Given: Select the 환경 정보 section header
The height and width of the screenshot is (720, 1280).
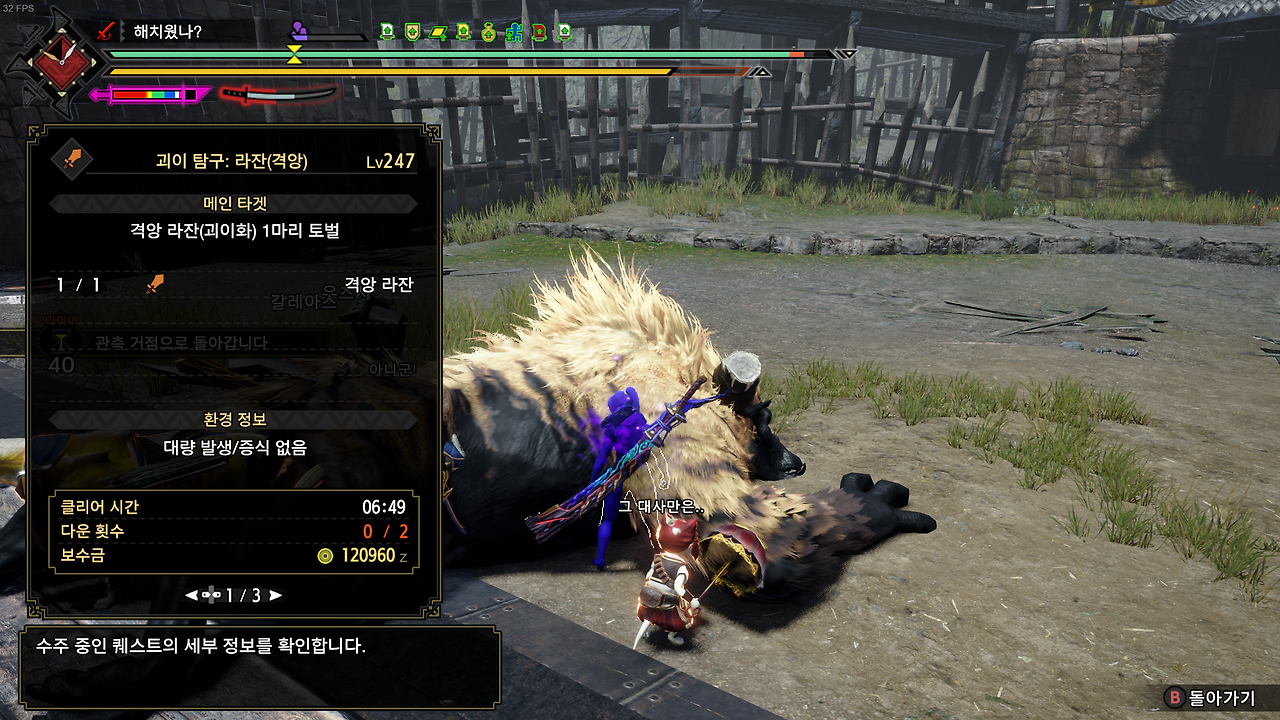Looking at the screenshot, I should pyautogui.click(x=234, y=418).
